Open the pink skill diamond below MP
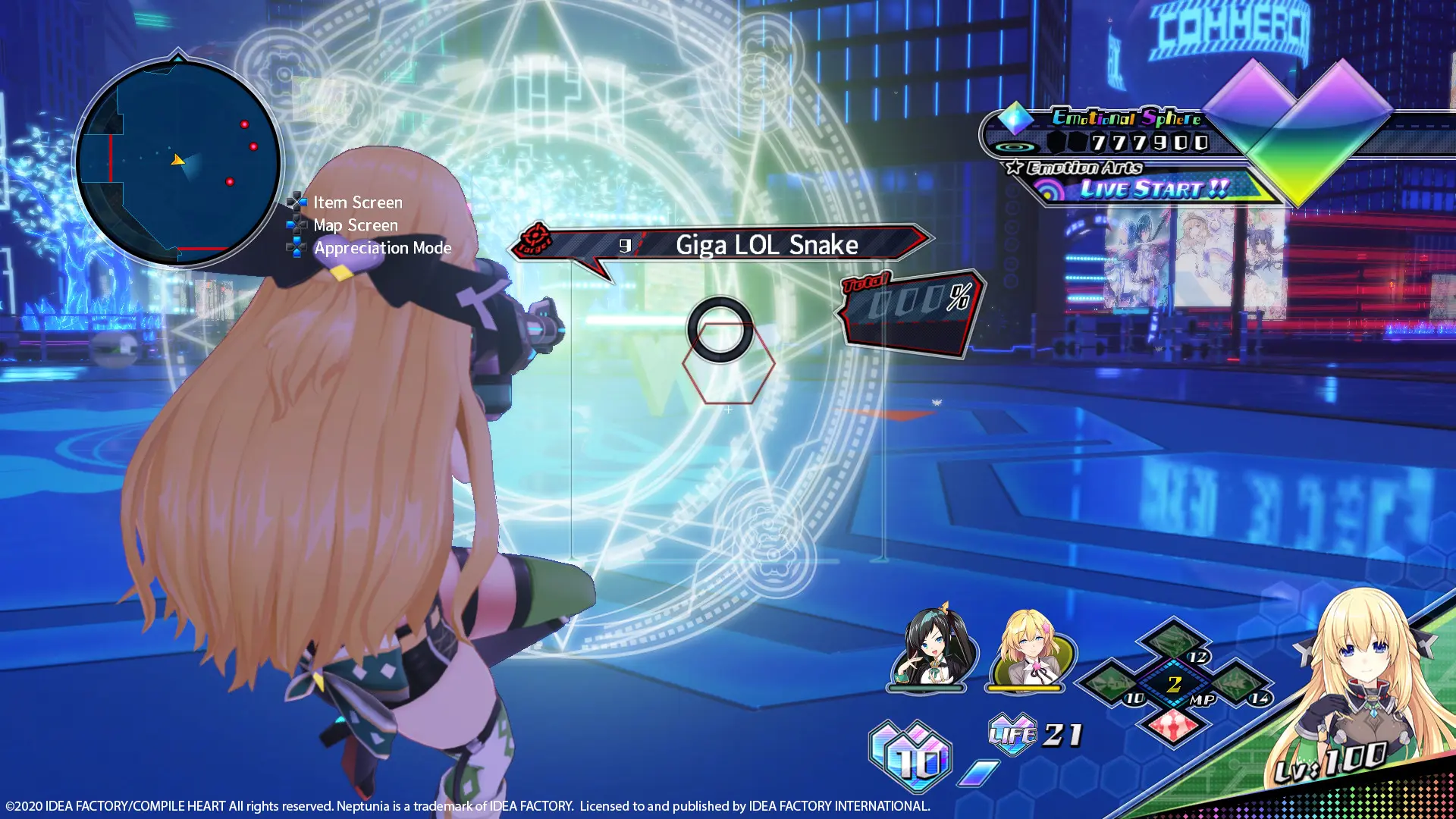 1174,724
